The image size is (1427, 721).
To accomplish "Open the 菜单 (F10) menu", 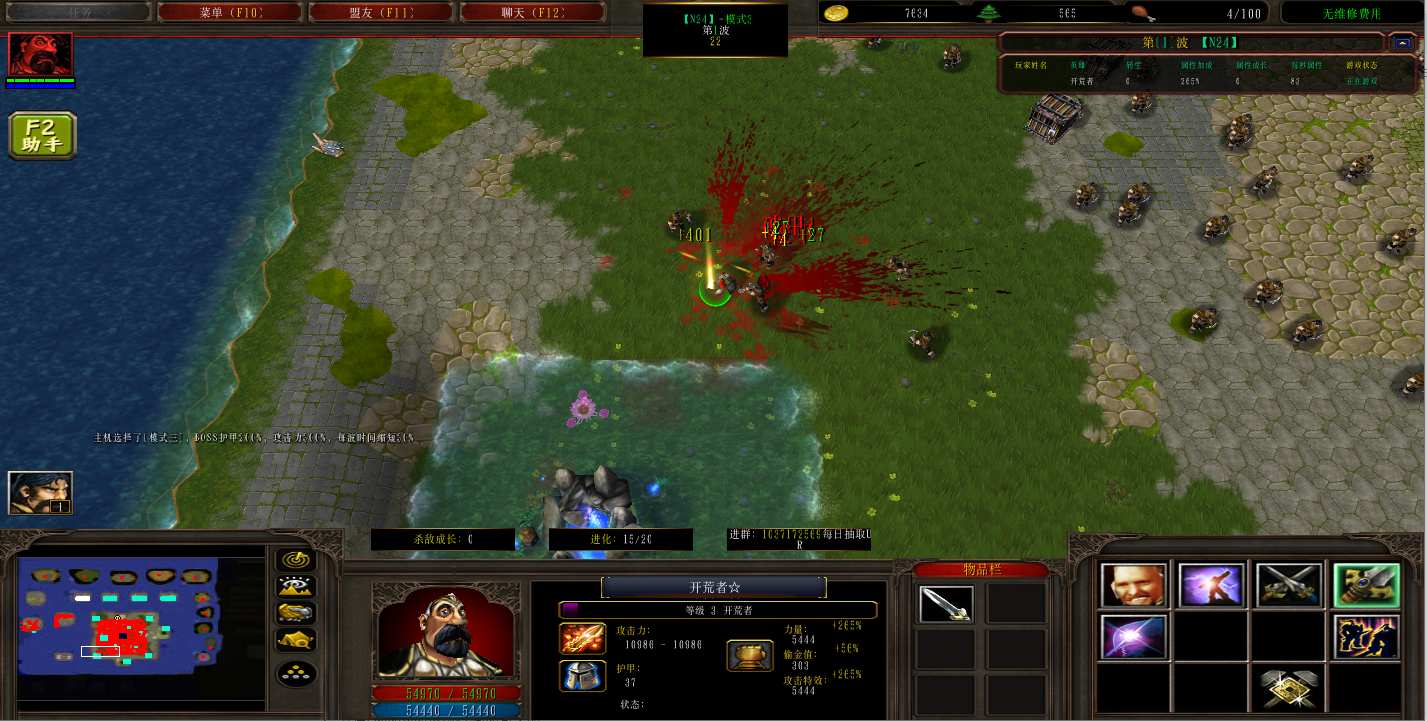I will [x=231, y=13].
